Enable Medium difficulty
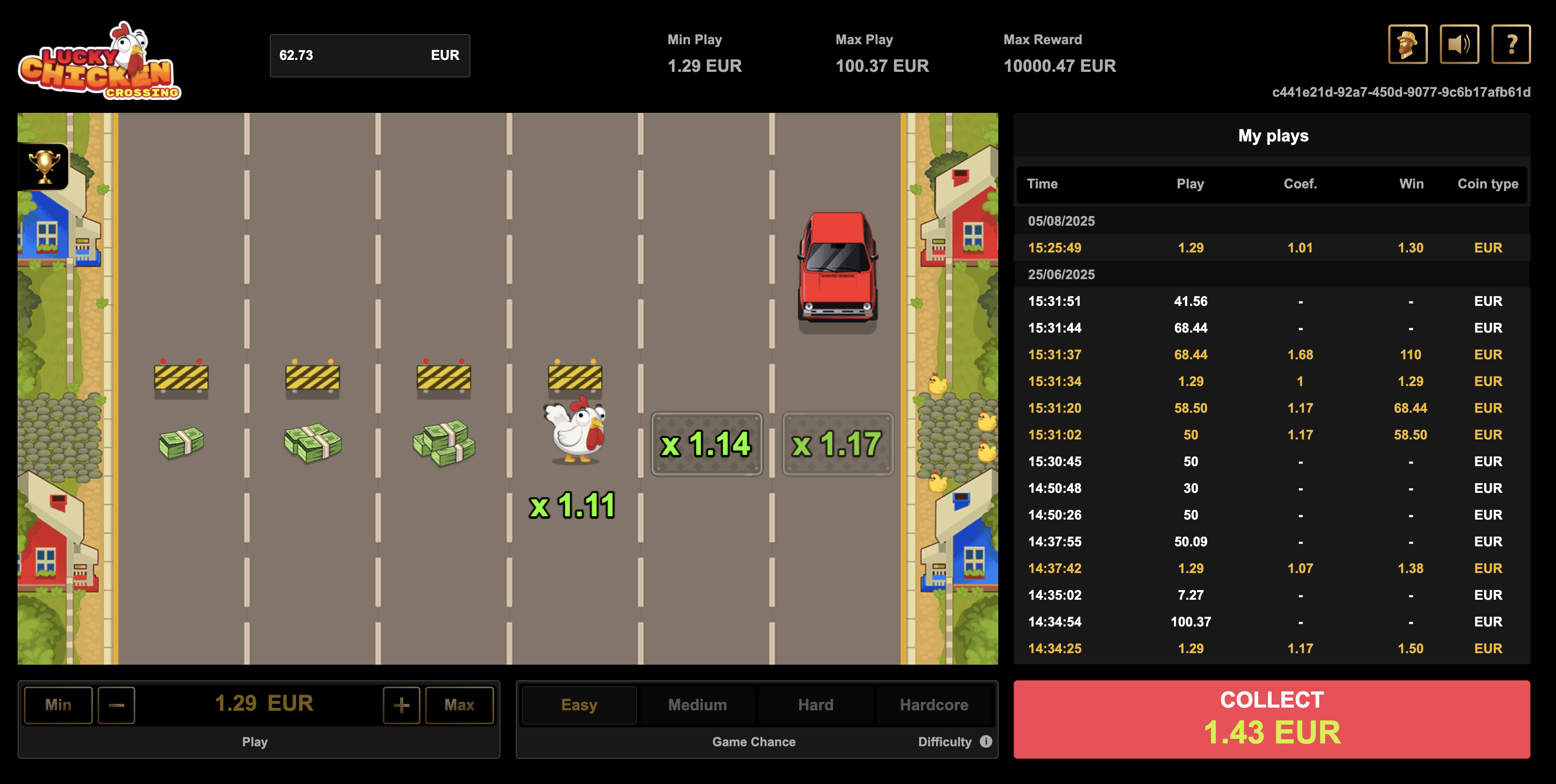The image size is (1556, 784). (696, 704)
